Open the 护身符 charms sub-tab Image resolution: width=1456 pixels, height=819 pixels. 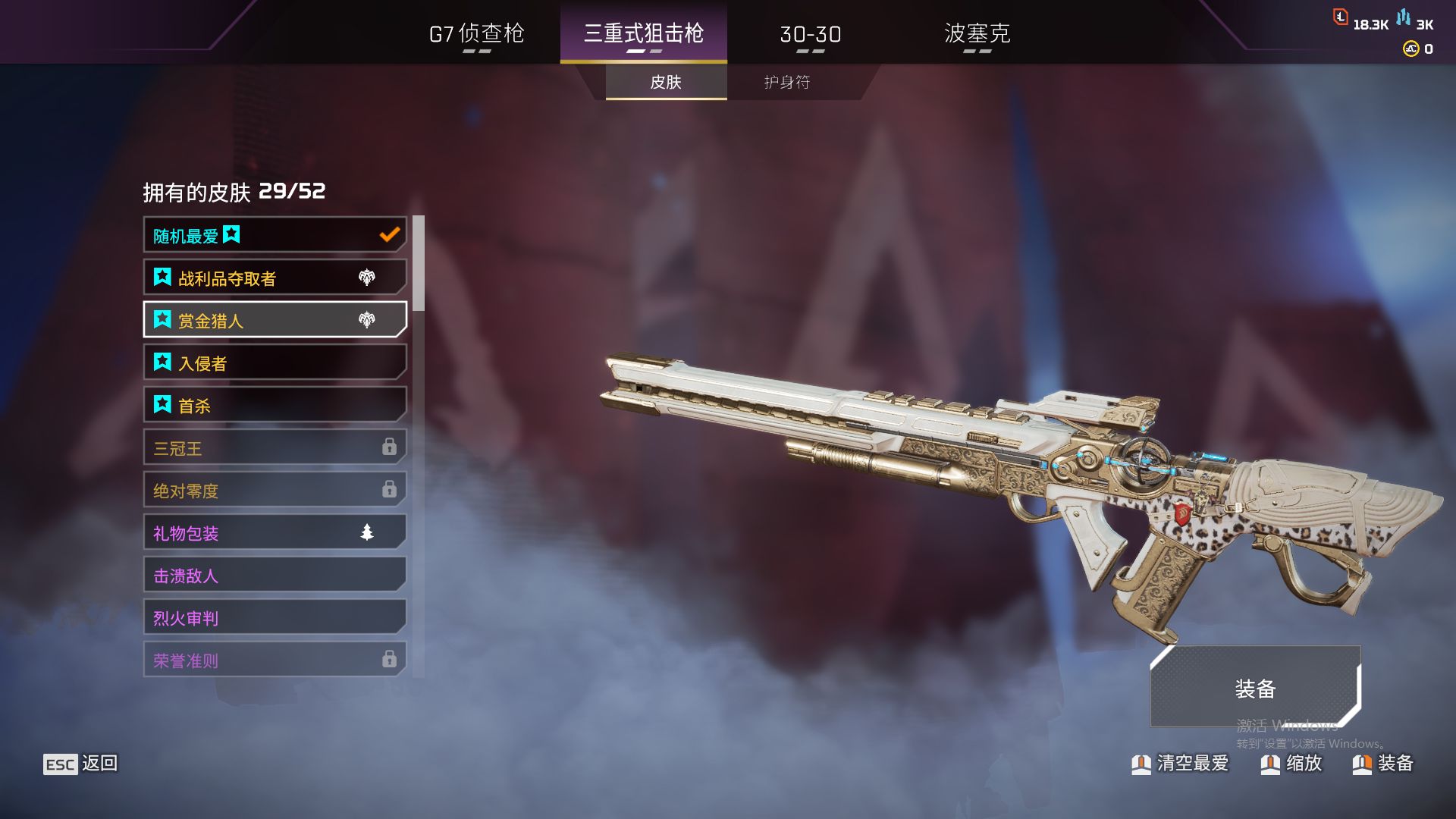pos(787,82)
